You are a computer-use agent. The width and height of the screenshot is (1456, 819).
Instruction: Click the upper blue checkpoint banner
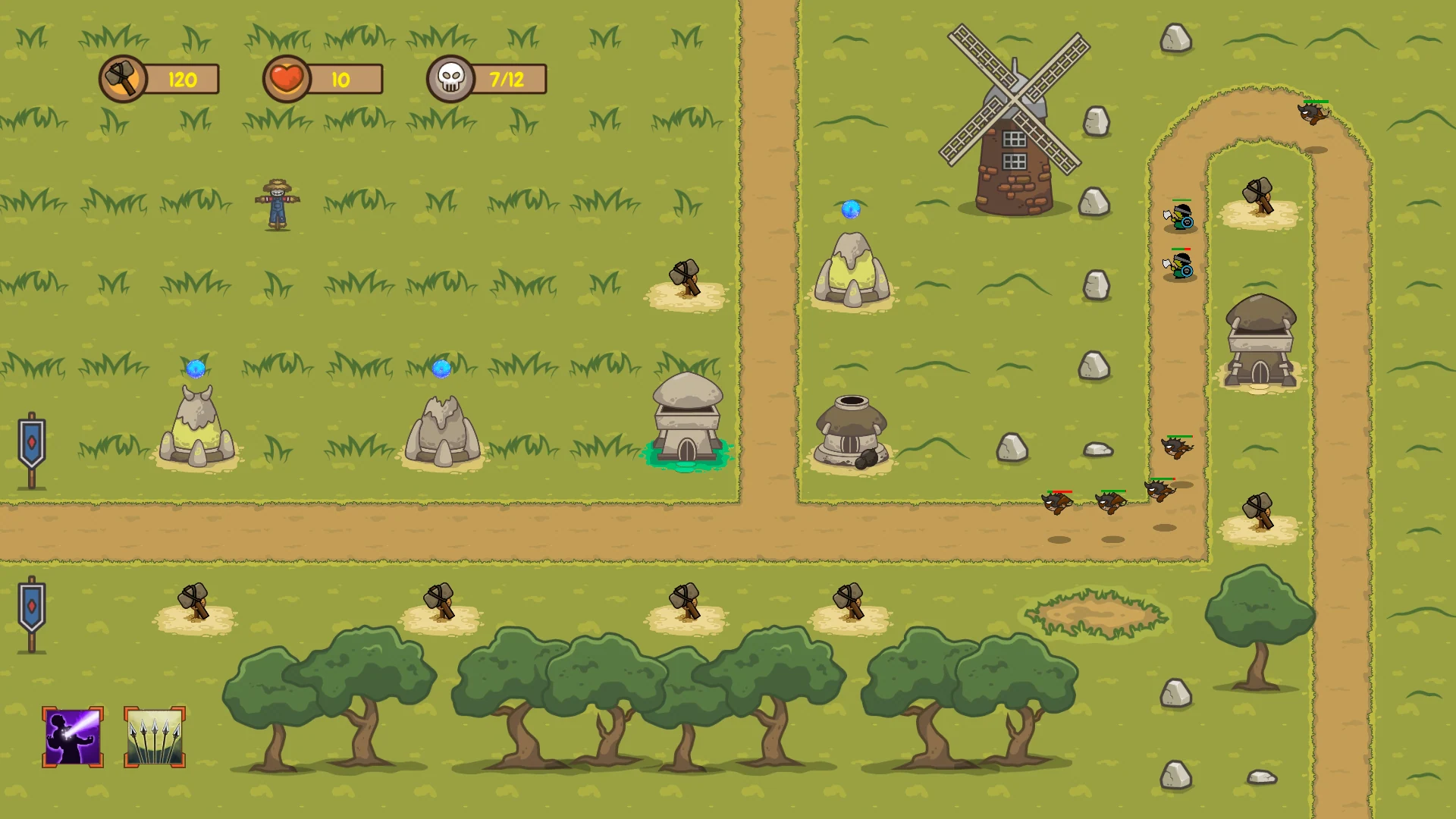click(30, 440)
